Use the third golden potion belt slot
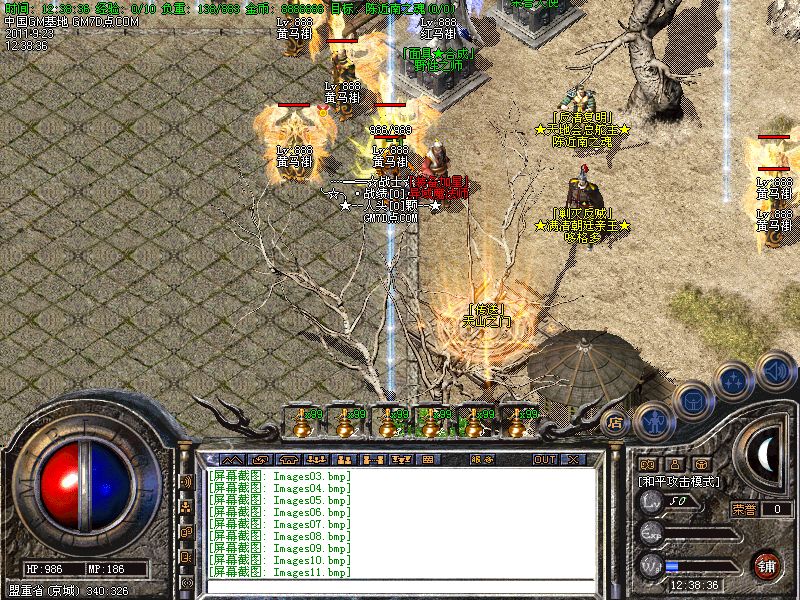 pos(388,425)
